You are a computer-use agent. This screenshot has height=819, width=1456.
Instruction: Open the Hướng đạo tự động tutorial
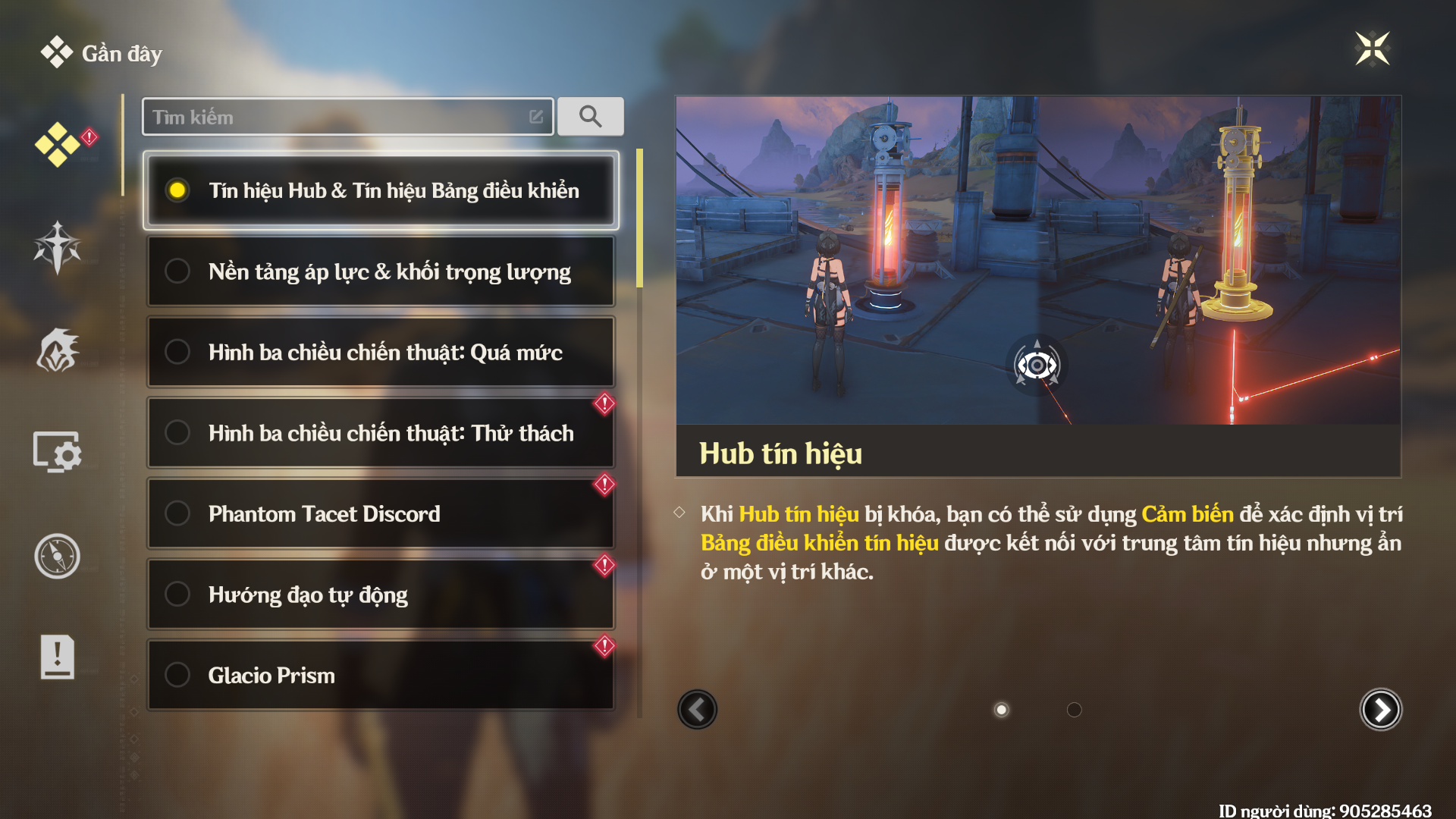[x=381, y=595]
